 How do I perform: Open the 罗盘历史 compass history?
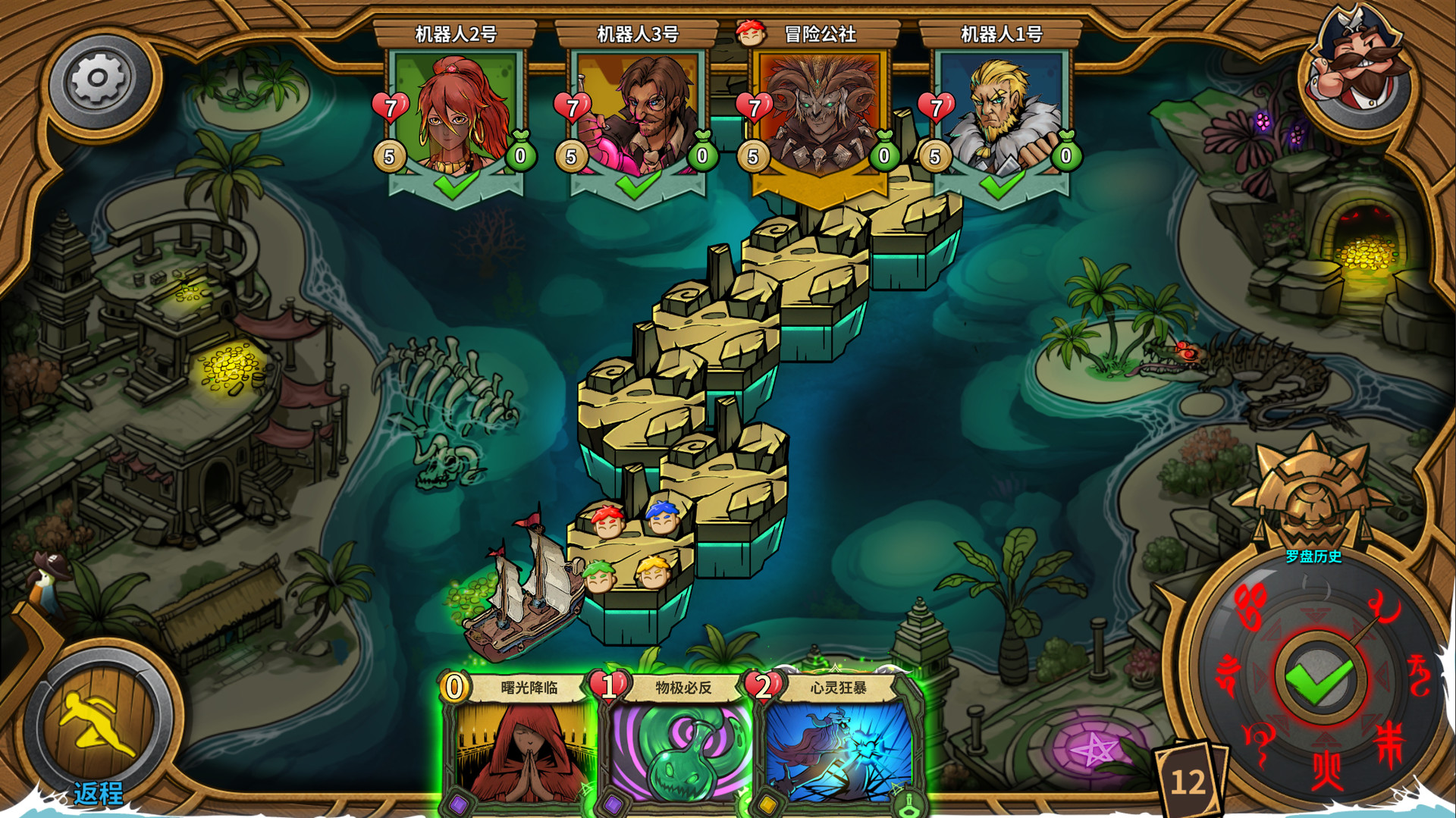[x=1313, y=556]
